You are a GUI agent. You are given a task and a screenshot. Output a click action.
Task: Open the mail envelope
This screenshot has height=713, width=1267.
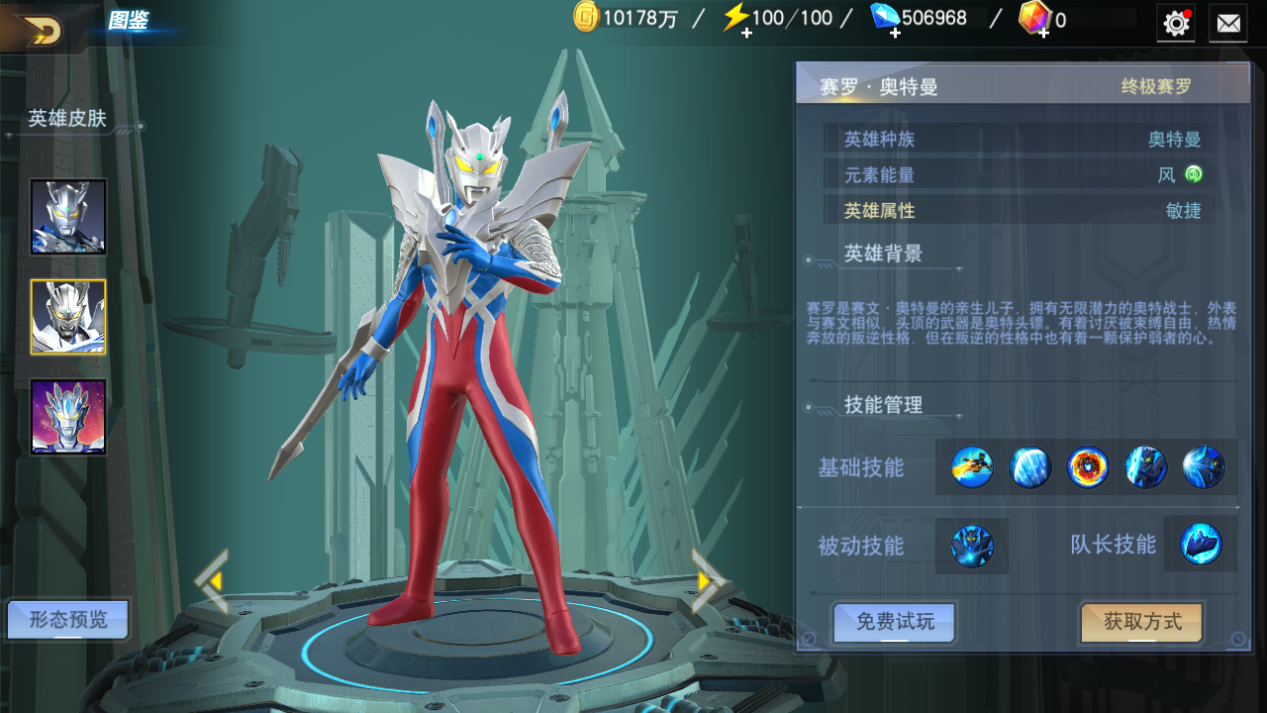pos(1228,22)
